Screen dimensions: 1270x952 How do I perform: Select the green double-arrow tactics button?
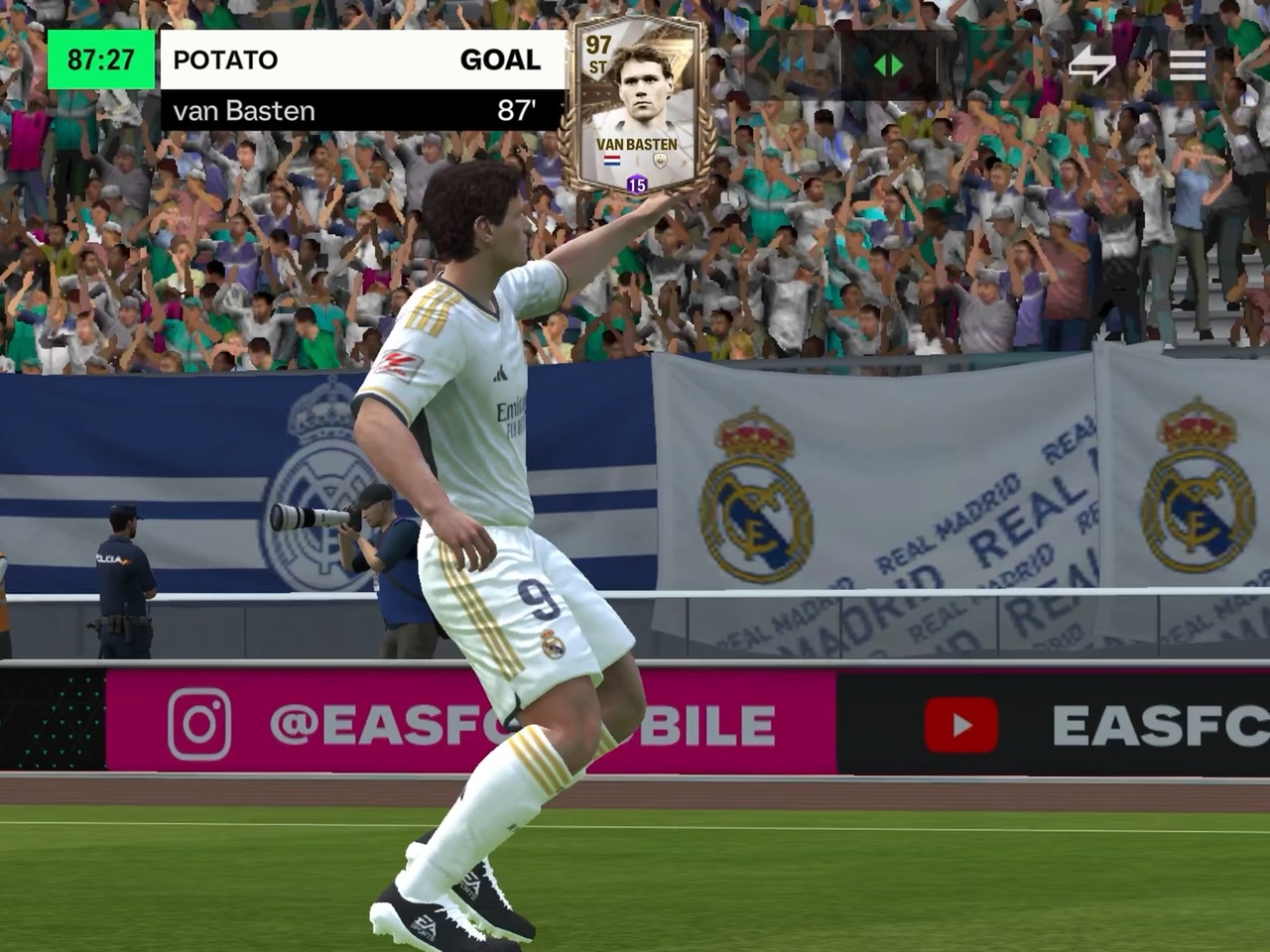[x=888, y=65]
